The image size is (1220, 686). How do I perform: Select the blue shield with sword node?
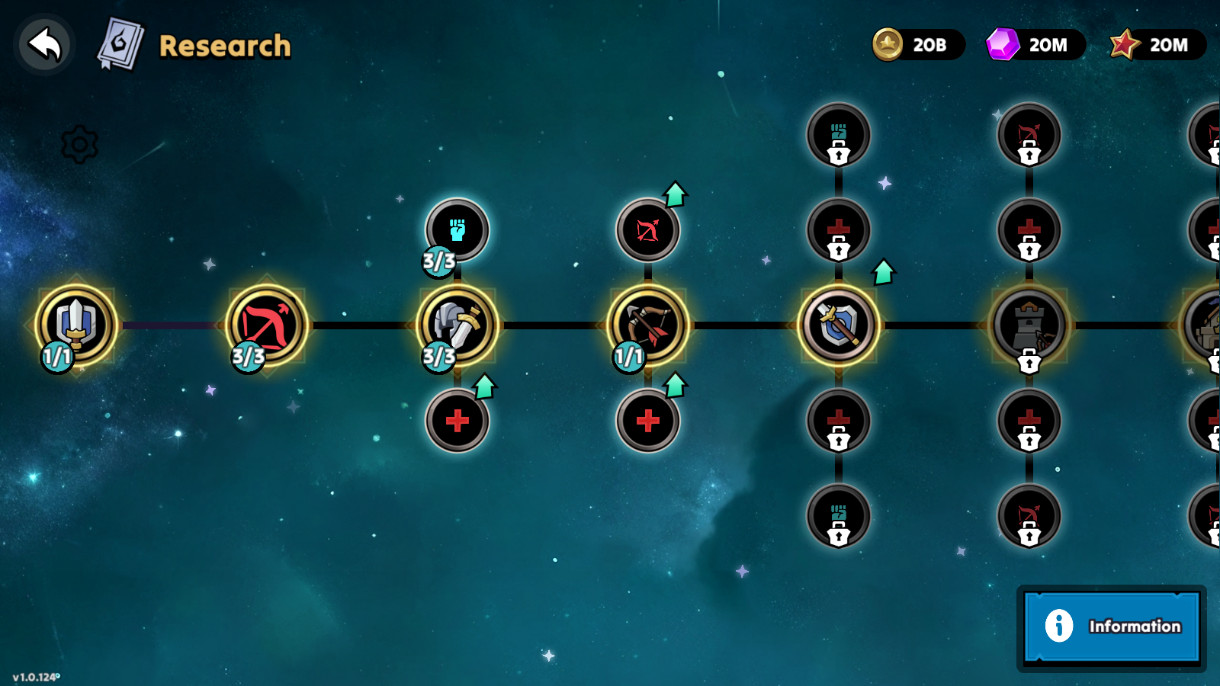coord(838,325)
